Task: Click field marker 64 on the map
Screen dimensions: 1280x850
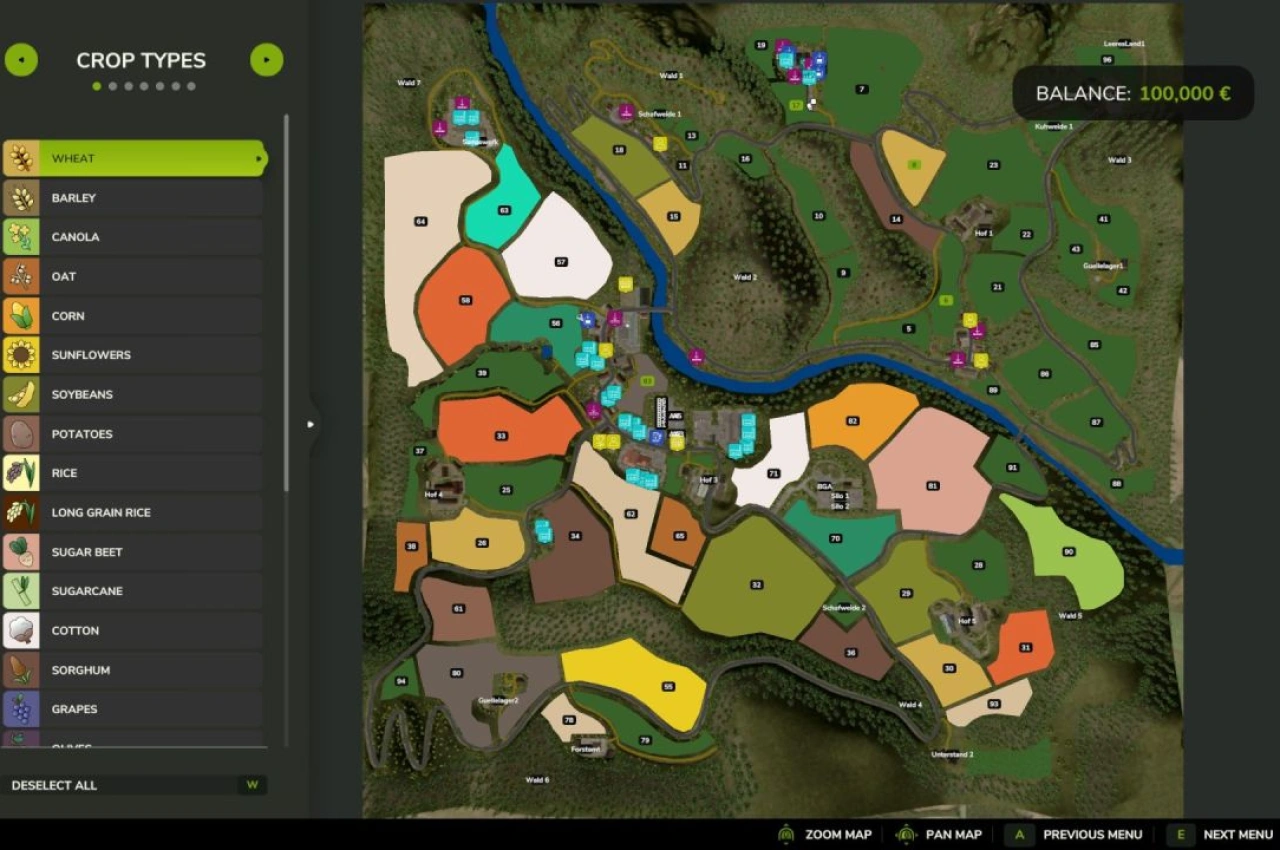Action: click(422, 220)
